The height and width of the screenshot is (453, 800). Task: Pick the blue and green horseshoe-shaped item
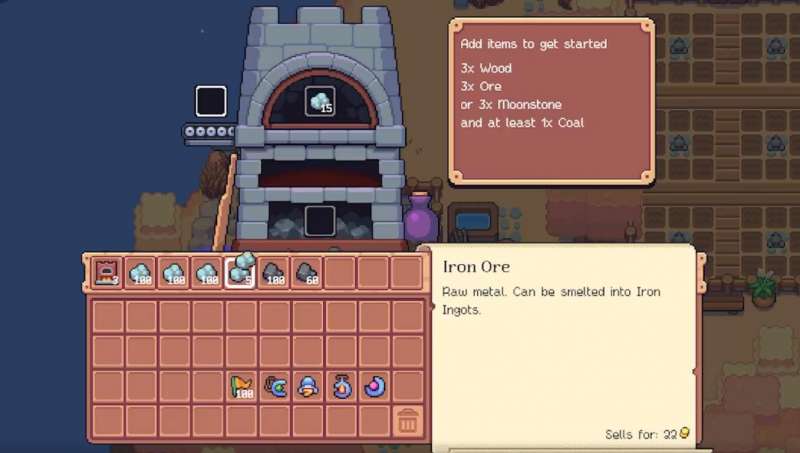275,385
